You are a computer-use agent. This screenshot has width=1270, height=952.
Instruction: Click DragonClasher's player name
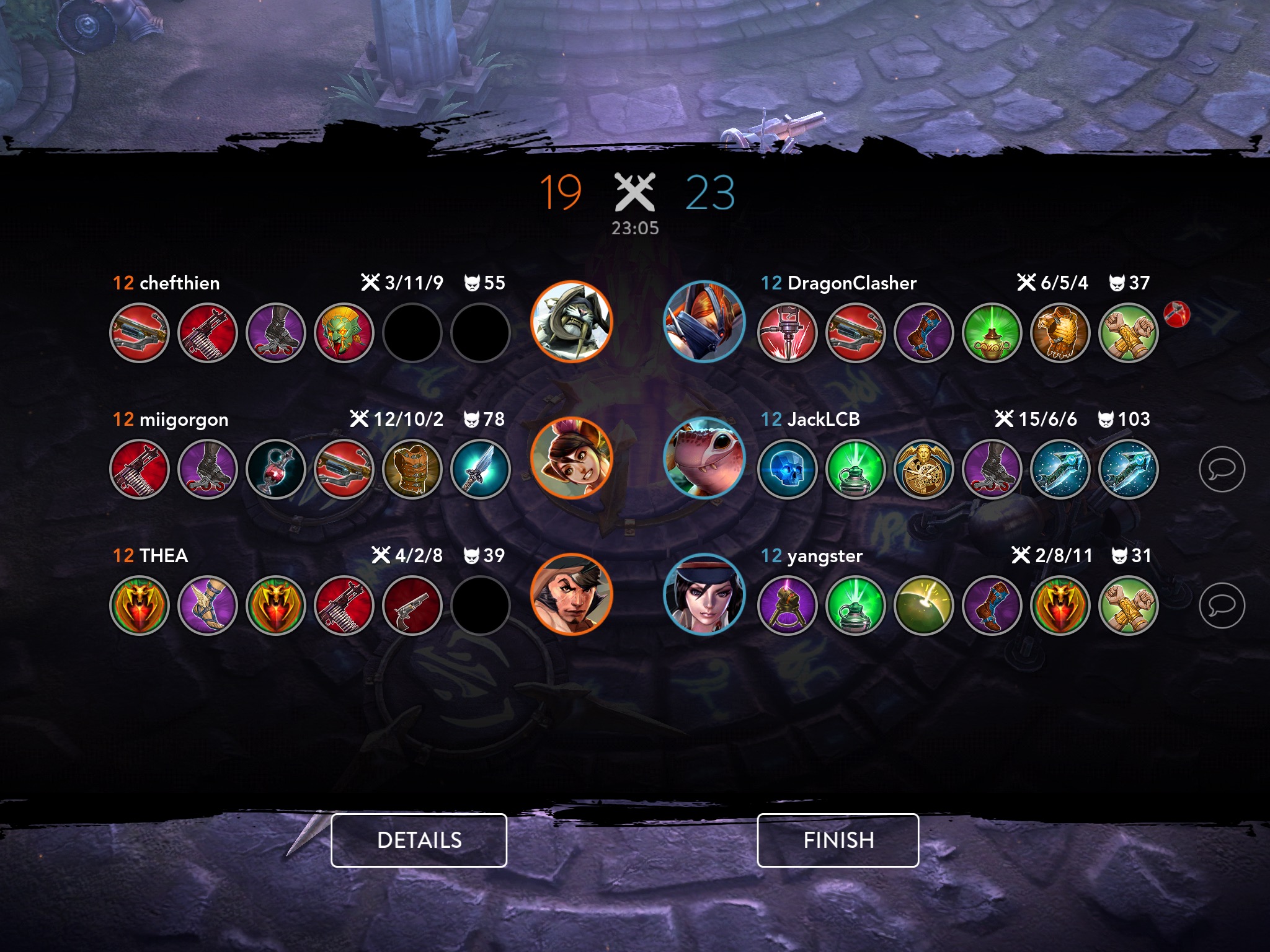[x=853, y=283]
